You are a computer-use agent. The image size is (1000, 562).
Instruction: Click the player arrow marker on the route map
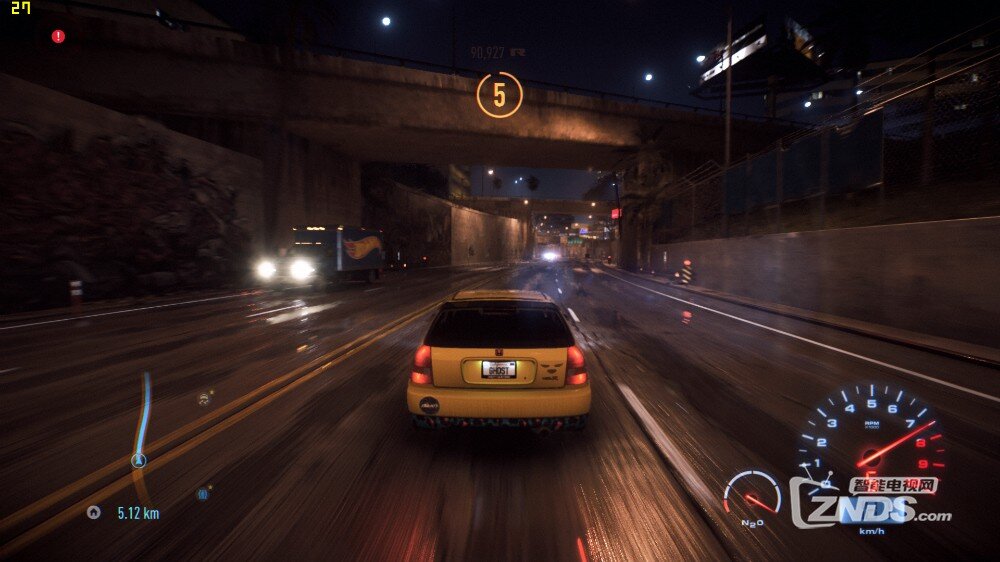point(139,461)
